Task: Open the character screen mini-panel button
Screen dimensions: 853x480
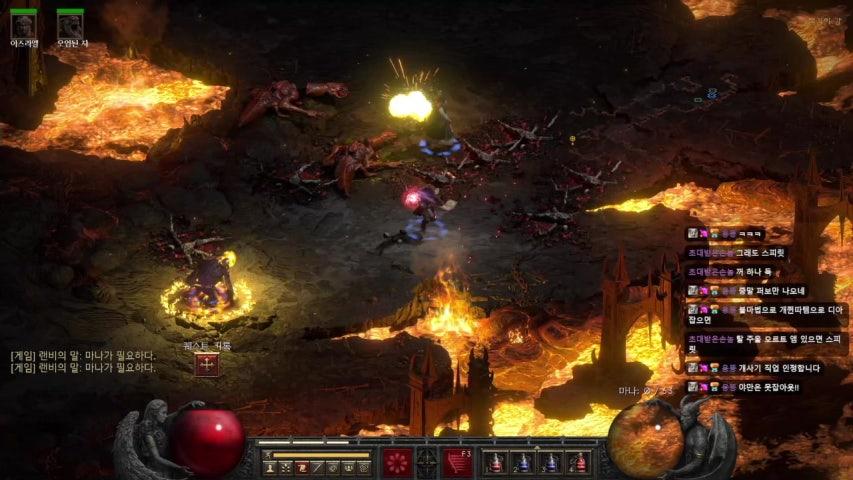Action: pyautogui.click(x=270, y=467)
